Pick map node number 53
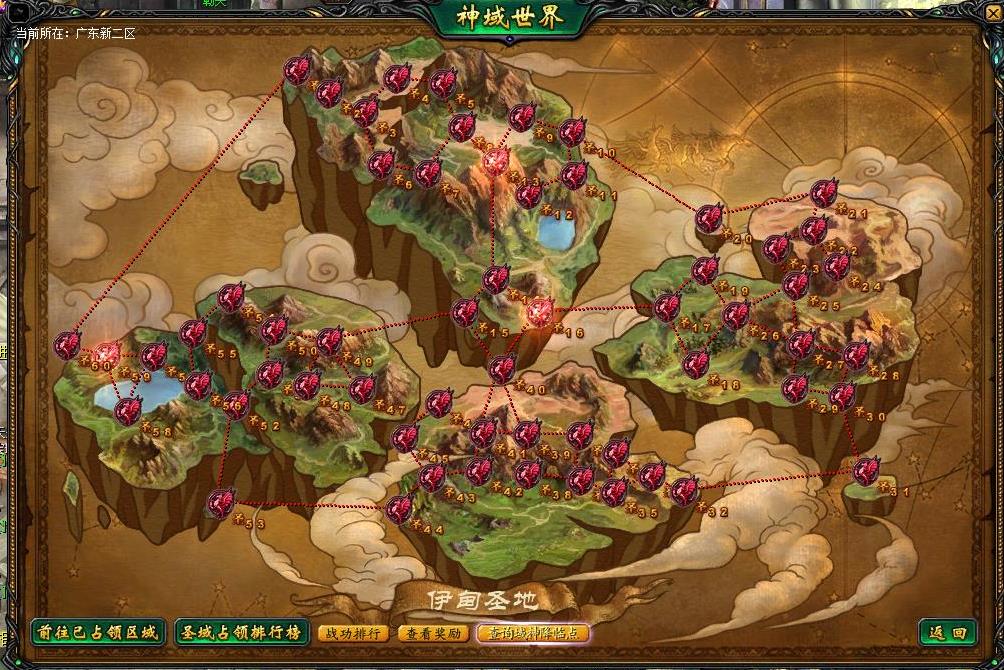Screen dimensions: 1004x670 (221, 502)
